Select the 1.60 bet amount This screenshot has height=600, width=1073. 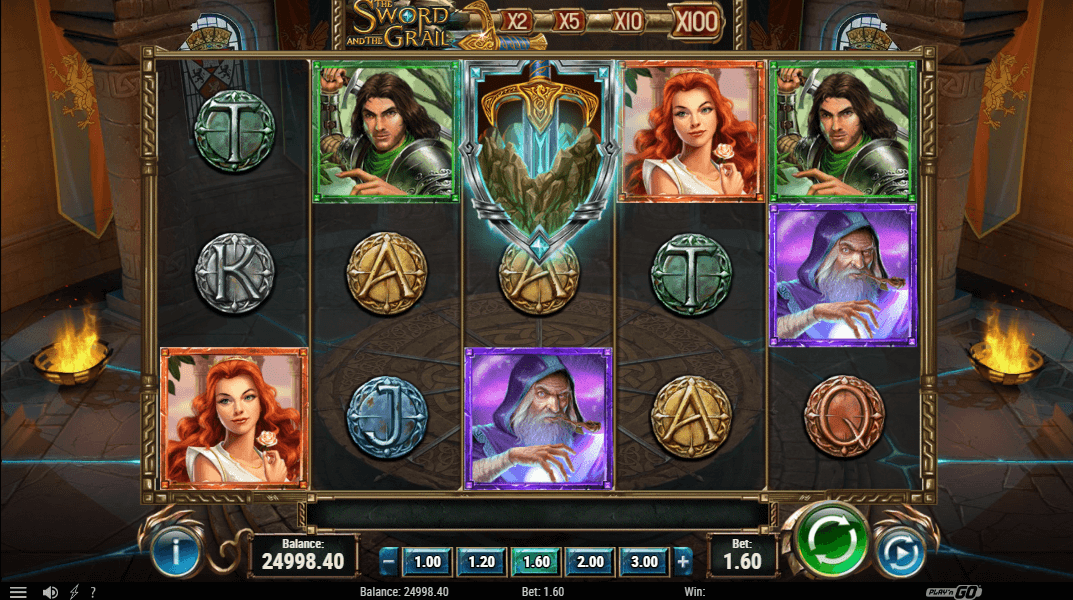(x=536, y=562)
